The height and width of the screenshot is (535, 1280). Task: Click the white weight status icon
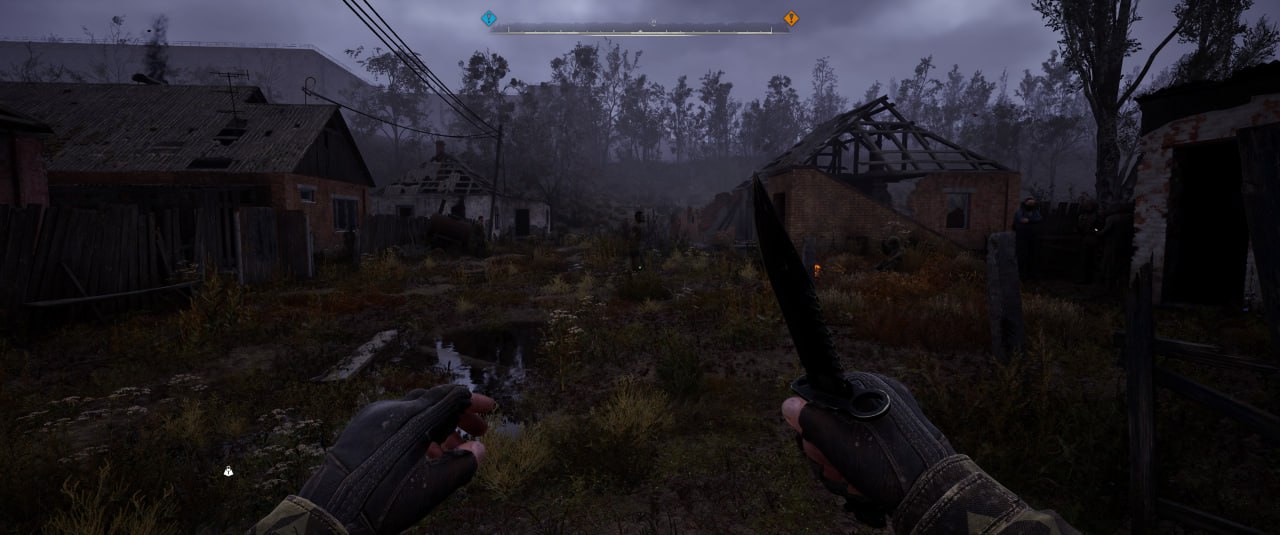[x=228, y=470]
